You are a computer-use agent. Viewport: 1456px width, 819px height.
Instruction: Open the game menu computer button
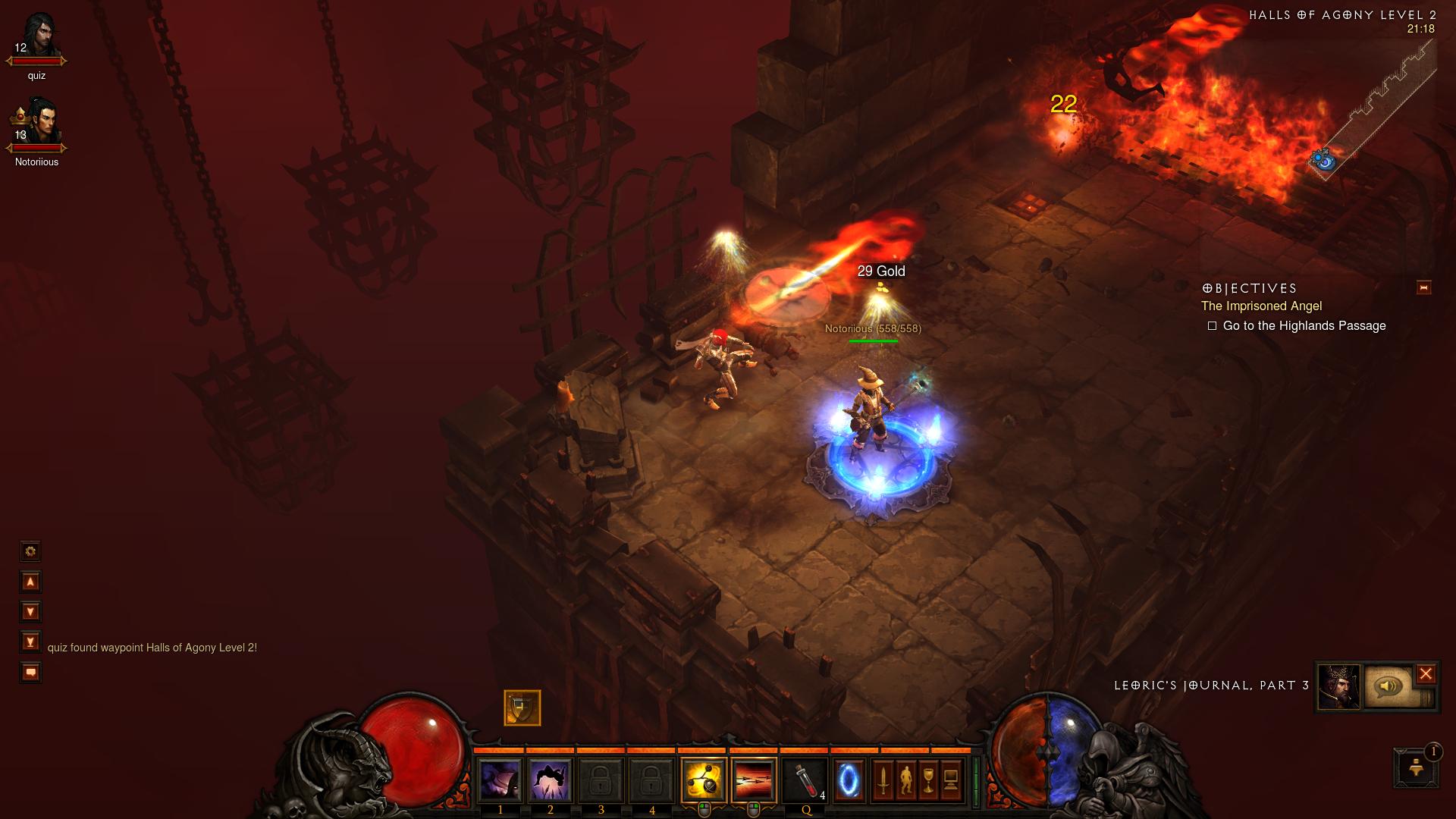coord(951,780)
